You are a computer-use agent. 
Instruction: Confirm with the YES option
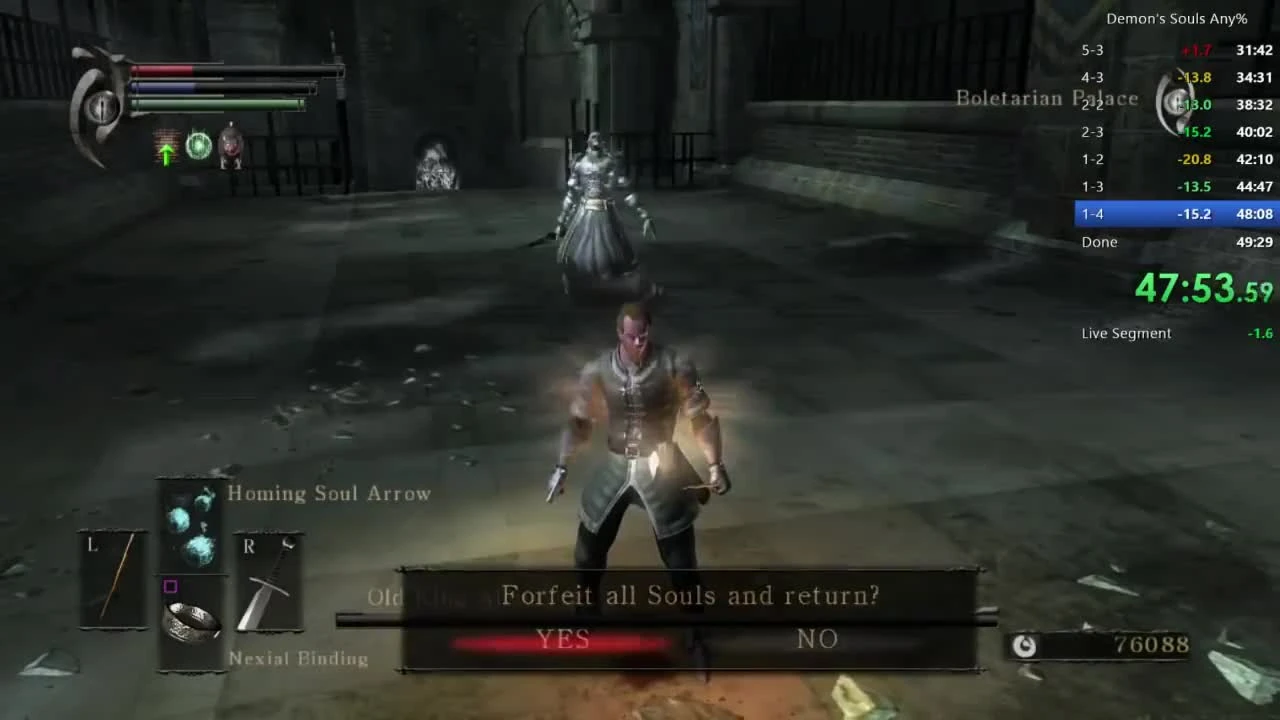click(563, 639)
